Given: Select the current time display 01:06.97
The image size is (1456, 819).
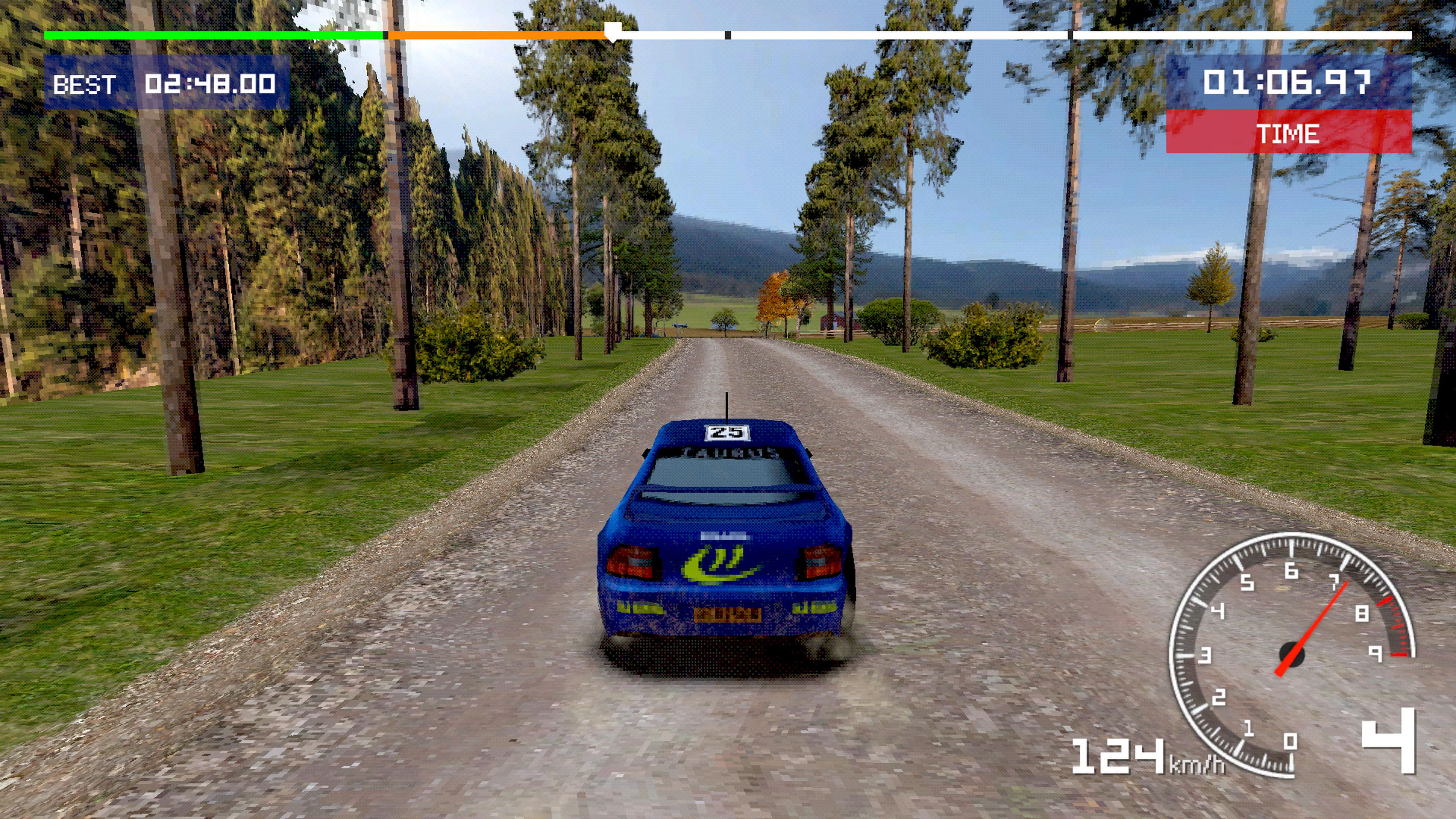Looking at the screenshot, I should point(1288,82).
